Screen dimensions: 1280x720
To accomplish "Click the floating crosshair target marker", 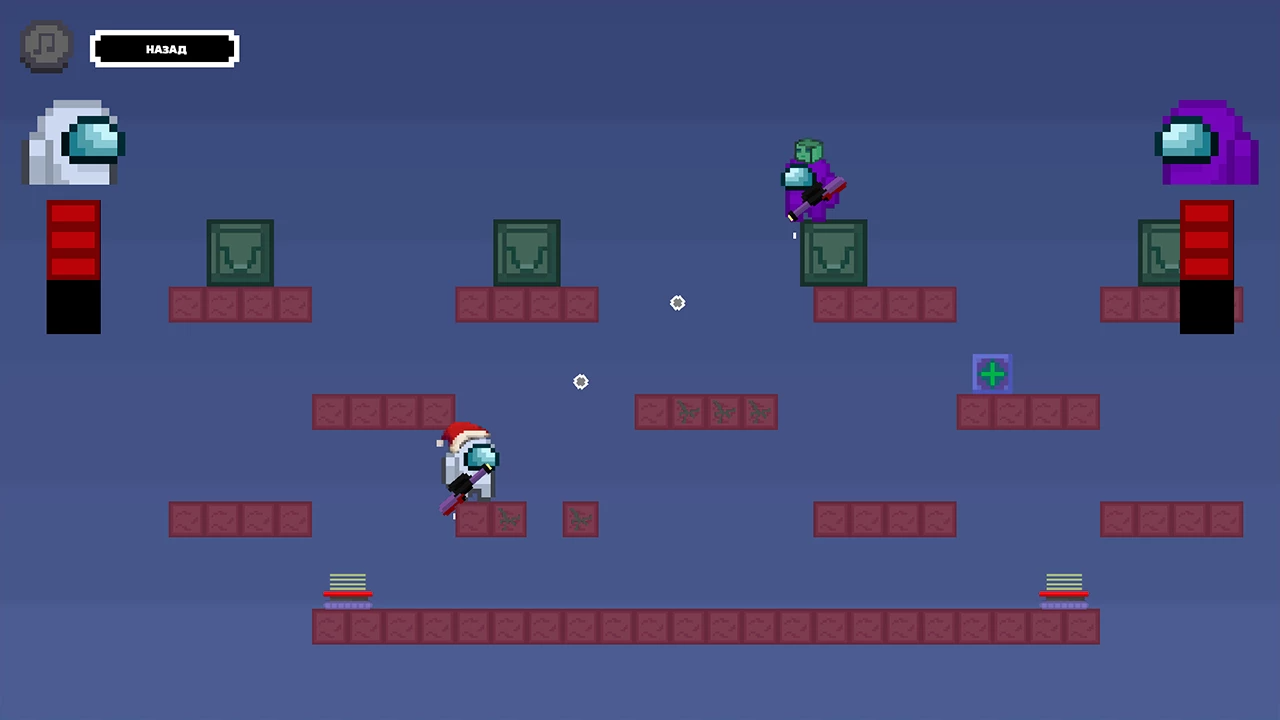I will (677, 303).
